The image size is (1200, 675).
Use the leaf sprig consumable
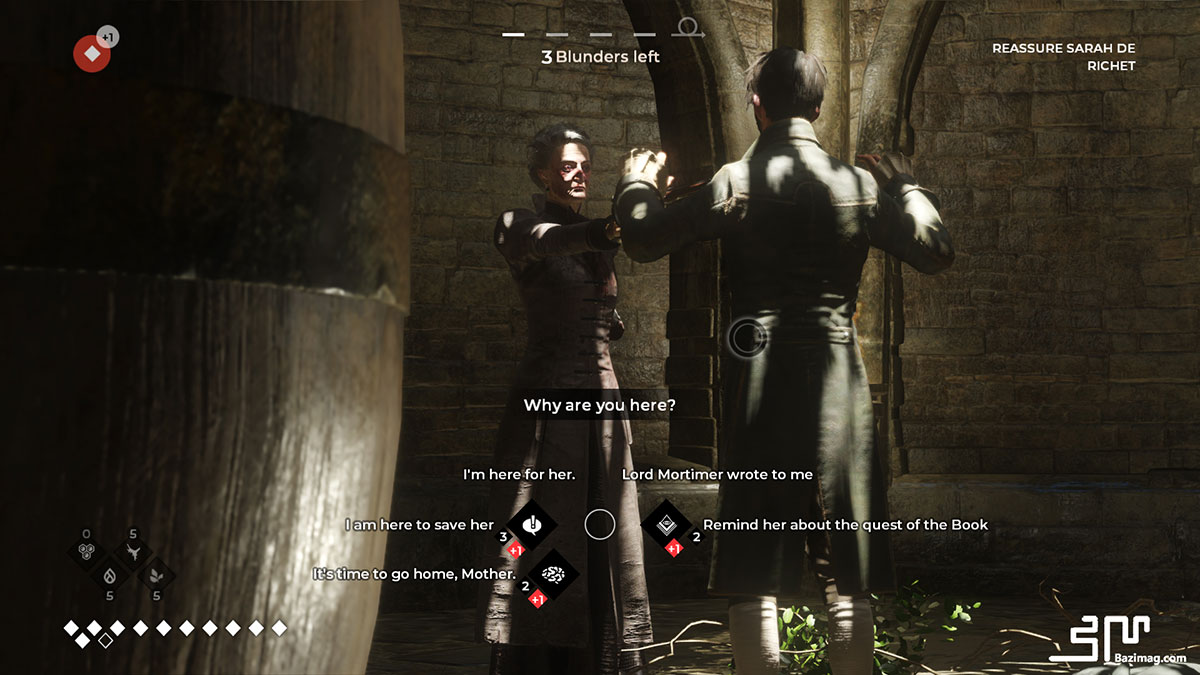pyautogui.click(x=155, y=575)
